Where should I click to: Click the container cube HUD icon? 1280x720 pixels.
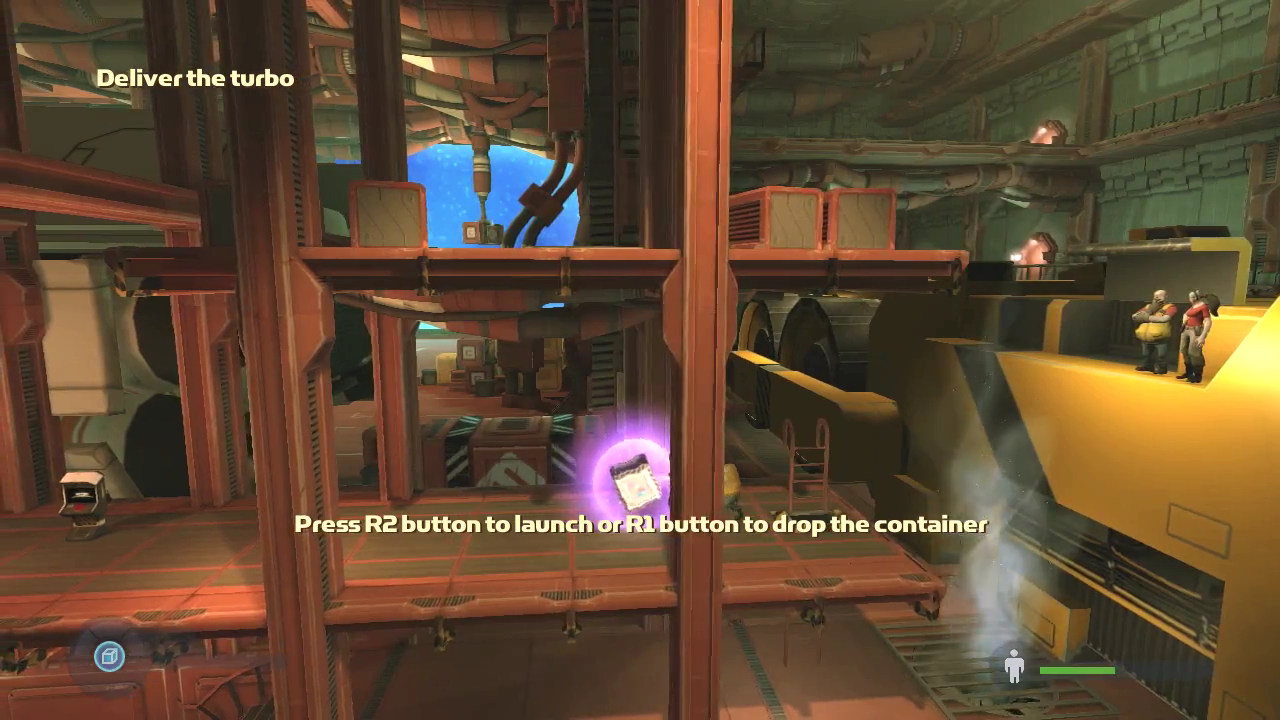tap(109, 656)
